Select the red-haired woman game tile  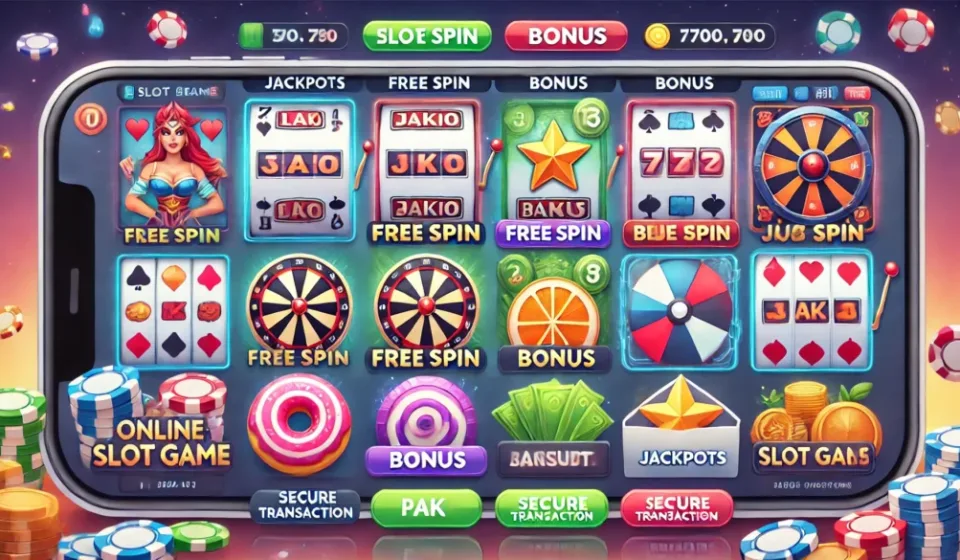pos(169,170)
